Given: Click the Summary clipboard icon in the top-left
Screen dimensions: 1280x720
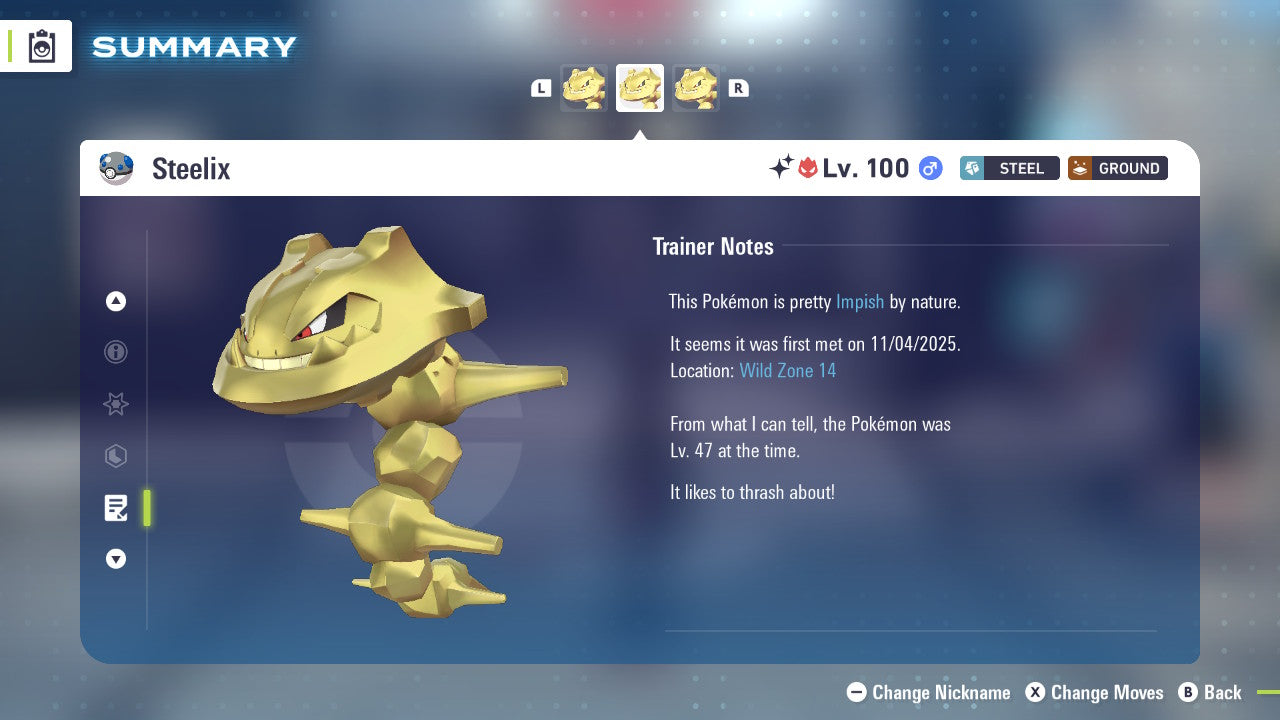Looking at the screenshot, I should click(42, 46).
